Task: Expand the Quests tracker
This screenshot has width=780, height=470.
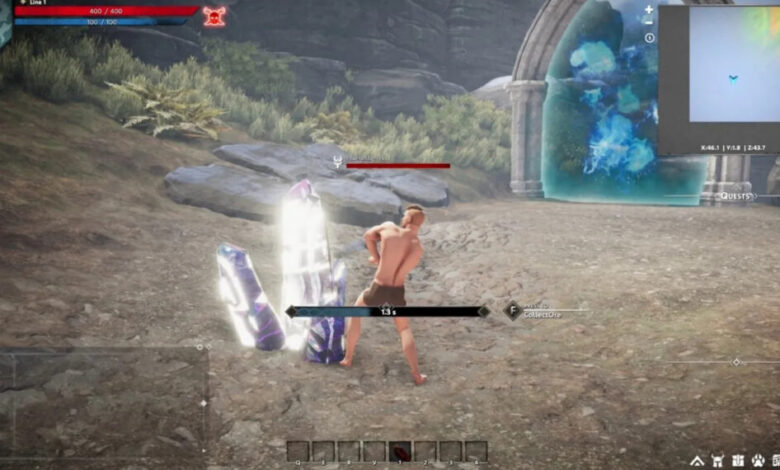Action: pos(736,196)
